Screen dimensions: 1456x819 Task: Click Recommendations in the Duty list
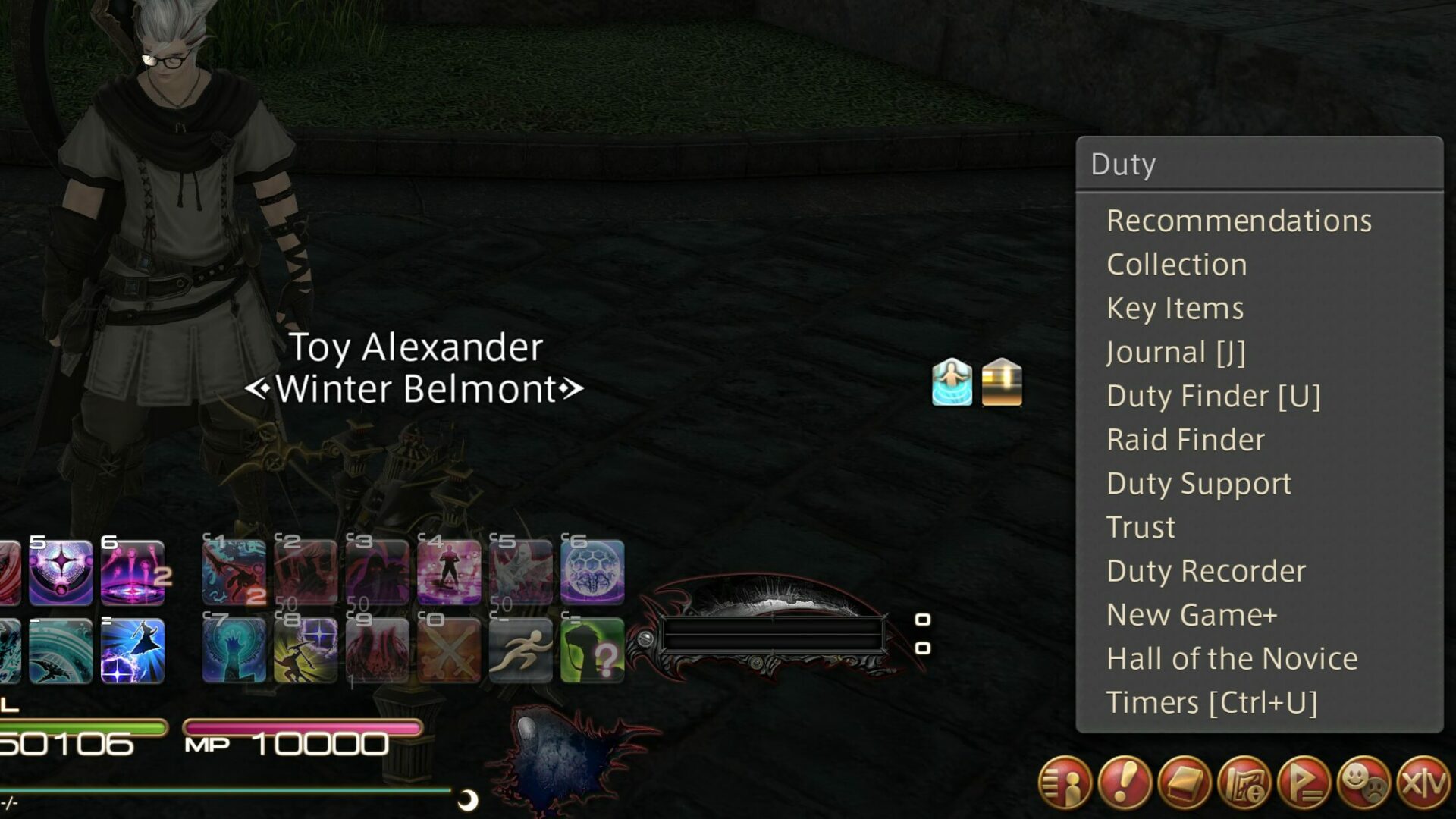click(1239, 220)
